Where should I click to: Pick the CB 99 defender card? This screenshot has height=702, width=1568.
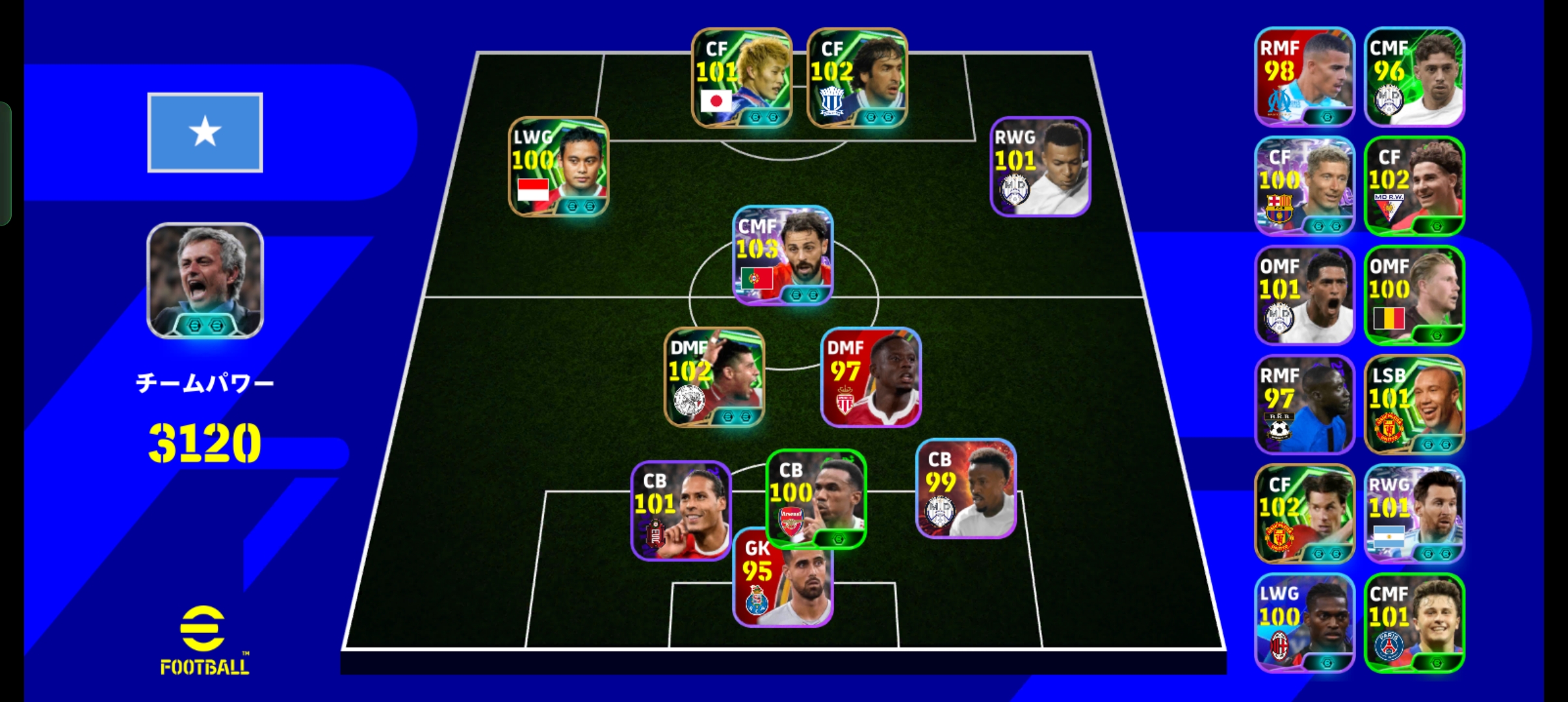[966, 489]
